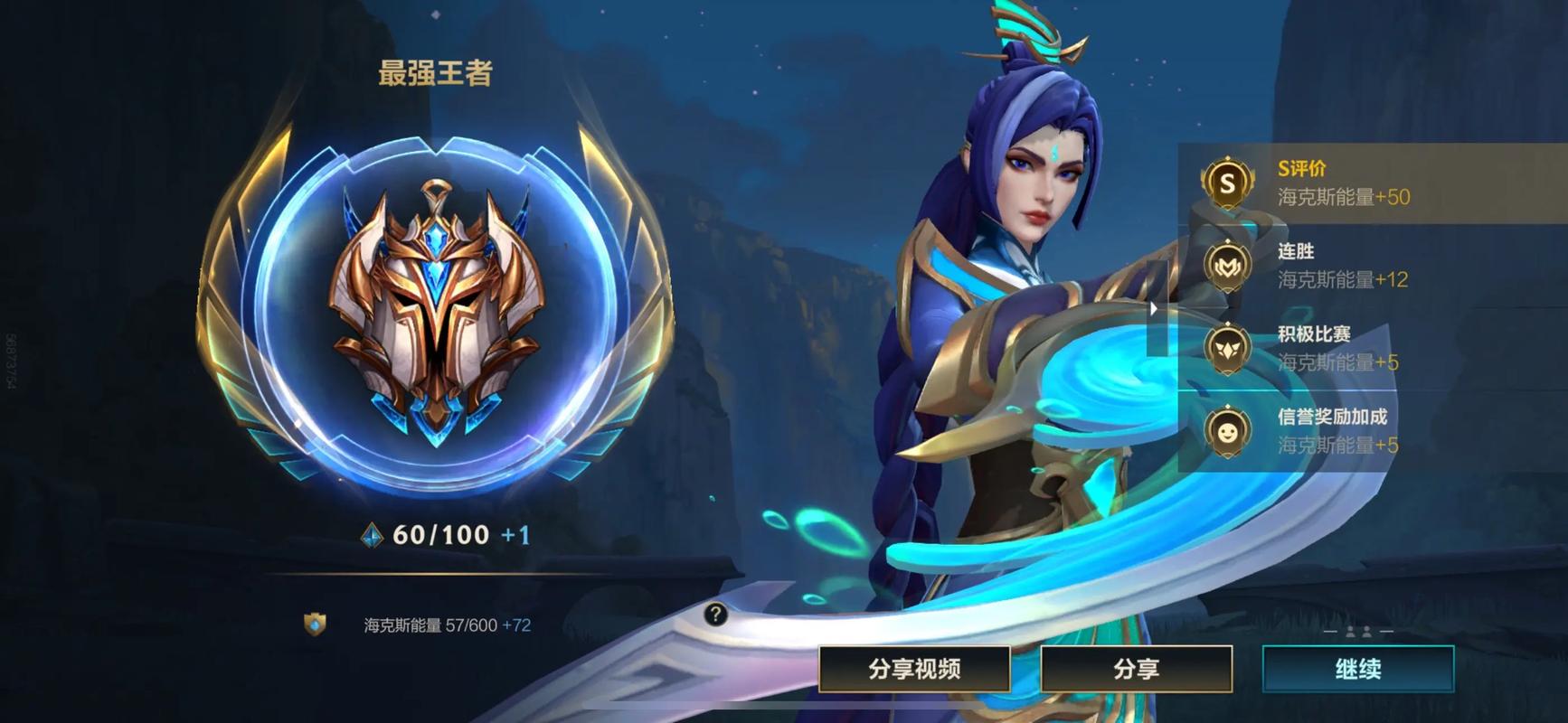The image size is (1568, 723).
Task: Open the question mark help icon
Action: pyautogui.click(x=715, y=615)
